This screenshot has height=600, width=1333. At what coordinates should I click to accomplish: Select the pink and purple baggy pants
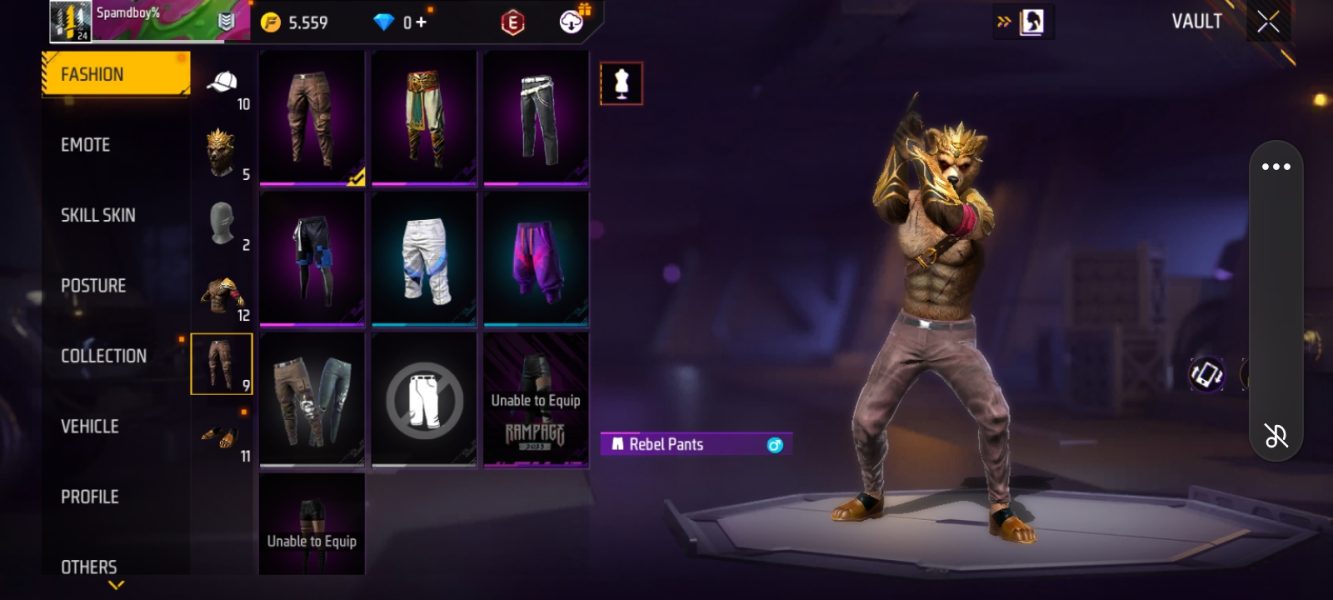536,258
